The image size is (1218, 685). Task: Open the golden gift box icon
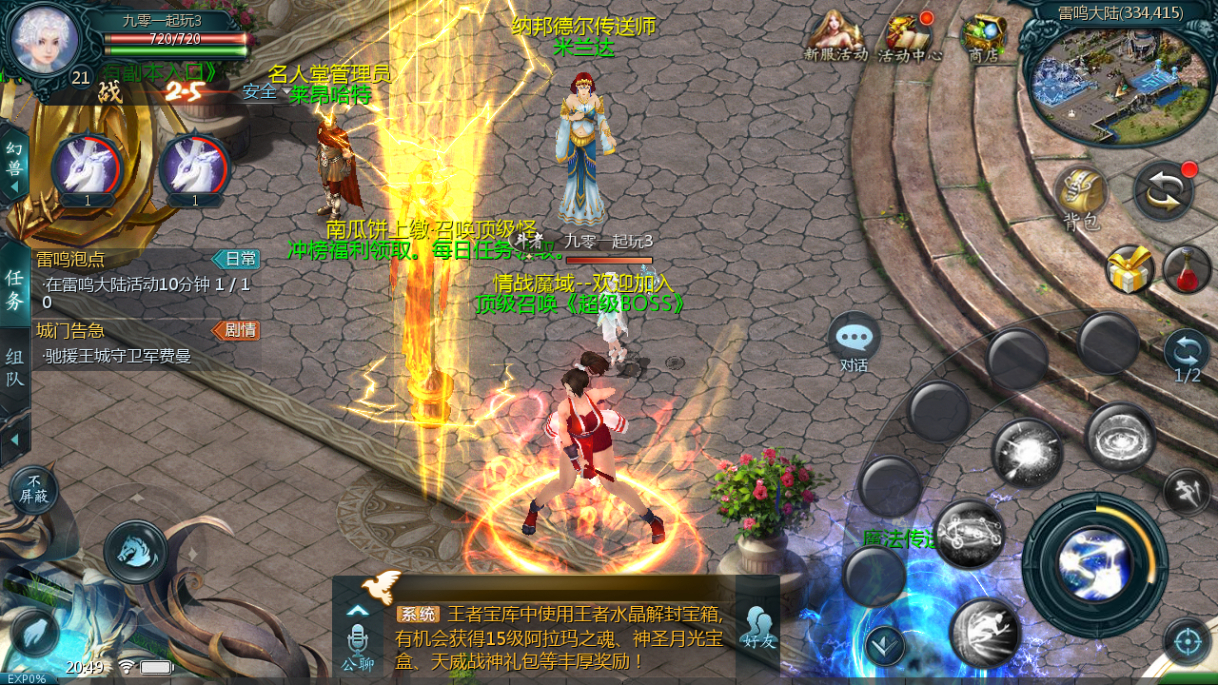tap(1129, 270)
